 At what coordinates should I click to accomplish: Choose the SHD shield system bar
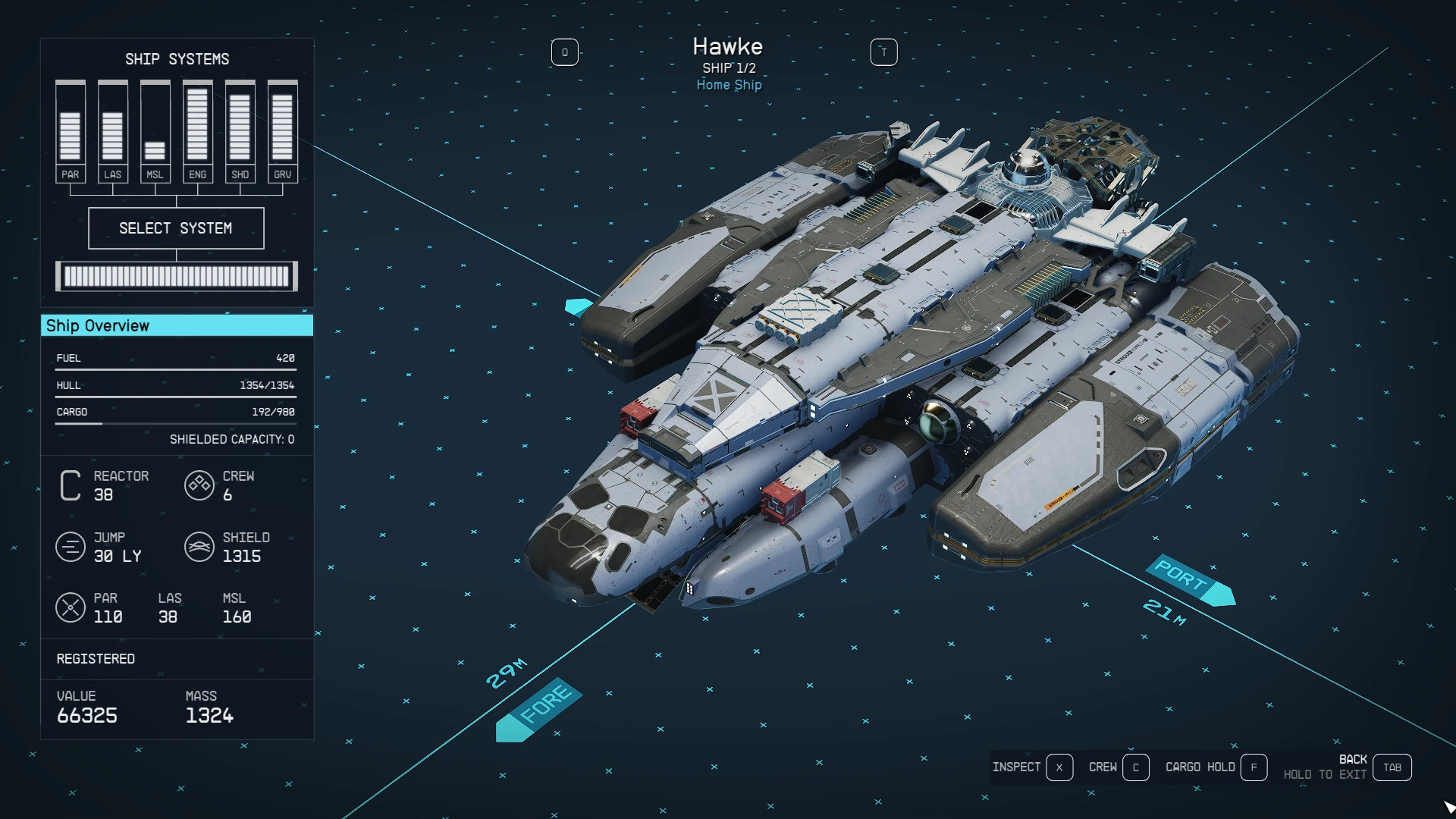click(x=240, y=132)
